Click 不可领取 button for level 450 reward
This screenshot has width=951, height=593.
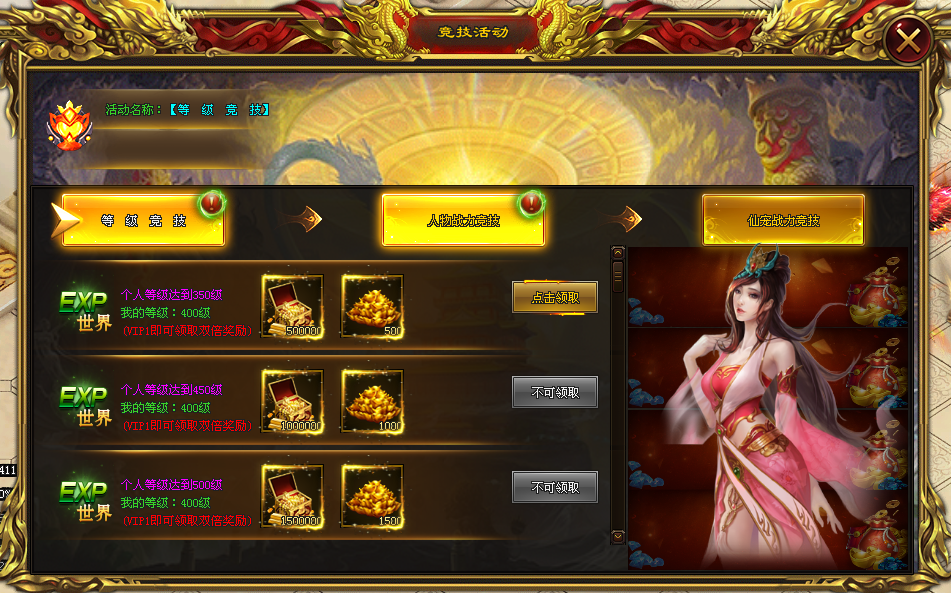pos(555,392)
